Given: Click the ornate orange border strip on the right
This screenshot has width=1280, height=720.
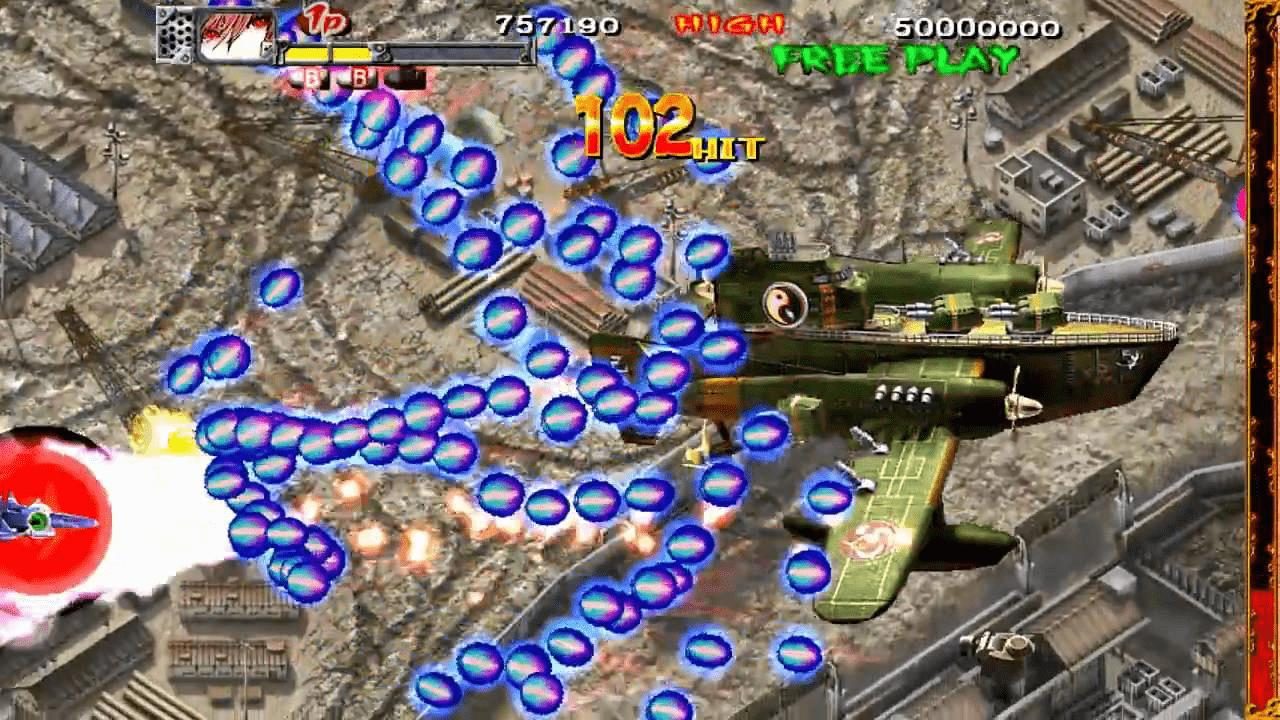Looking at the screenshot, I should pos(1262,360).
